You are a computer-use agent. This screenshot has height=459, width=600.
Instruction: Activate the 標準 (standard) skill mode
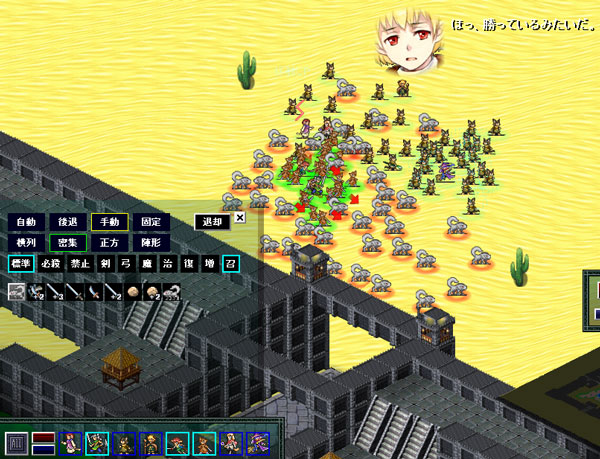click(x=21, y=264)
